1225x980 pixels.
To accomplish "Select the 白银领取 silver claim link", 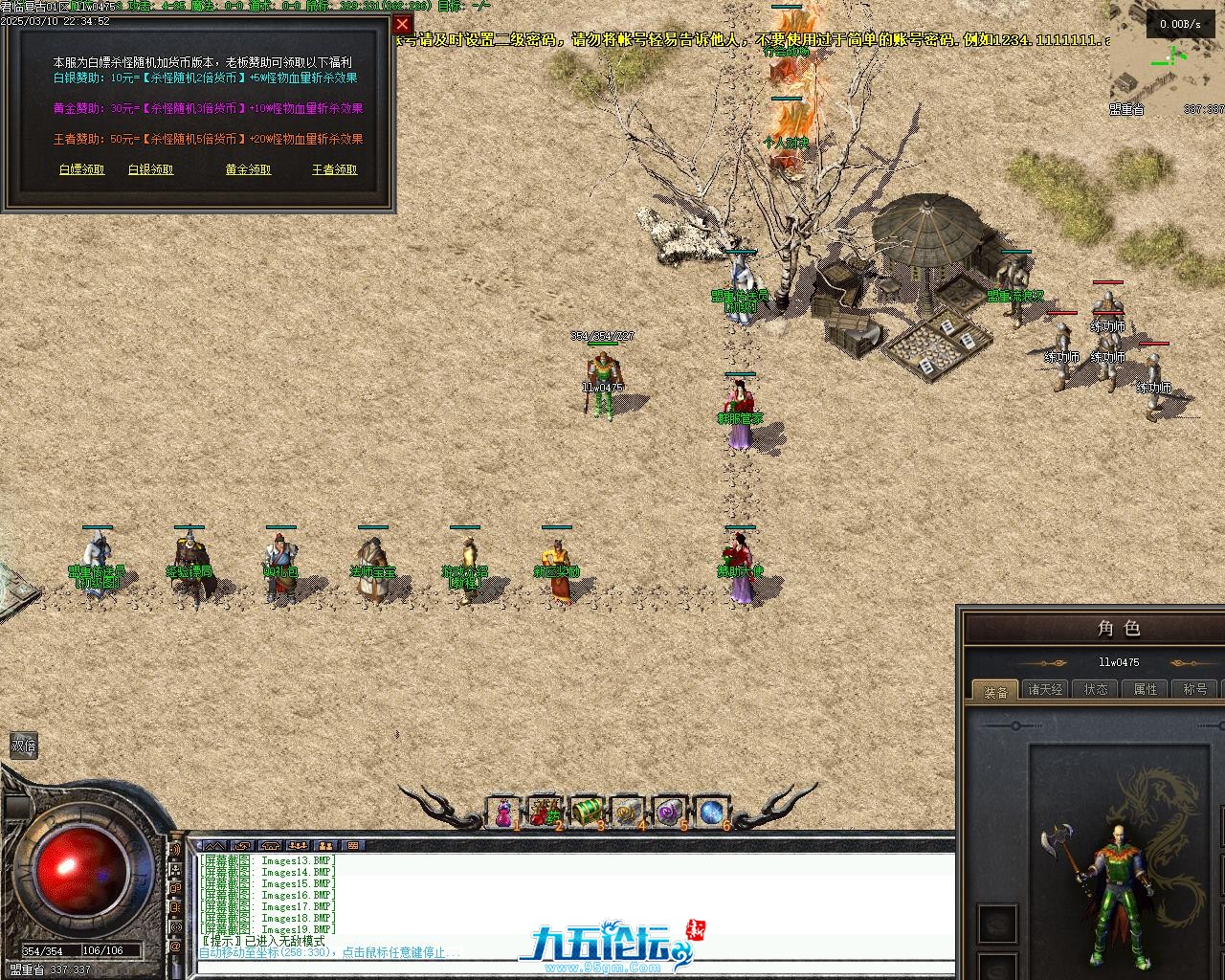I will (x=151, y=169).
